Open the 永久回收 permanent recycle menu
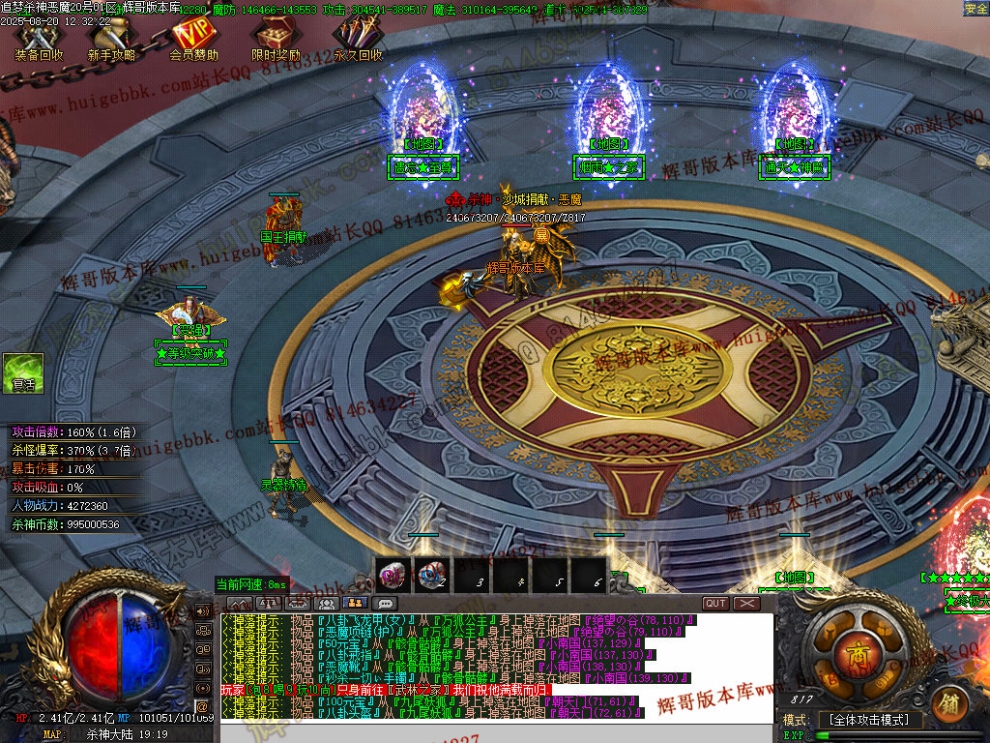Screen dimensions: 990x743 tap(358, 40)
